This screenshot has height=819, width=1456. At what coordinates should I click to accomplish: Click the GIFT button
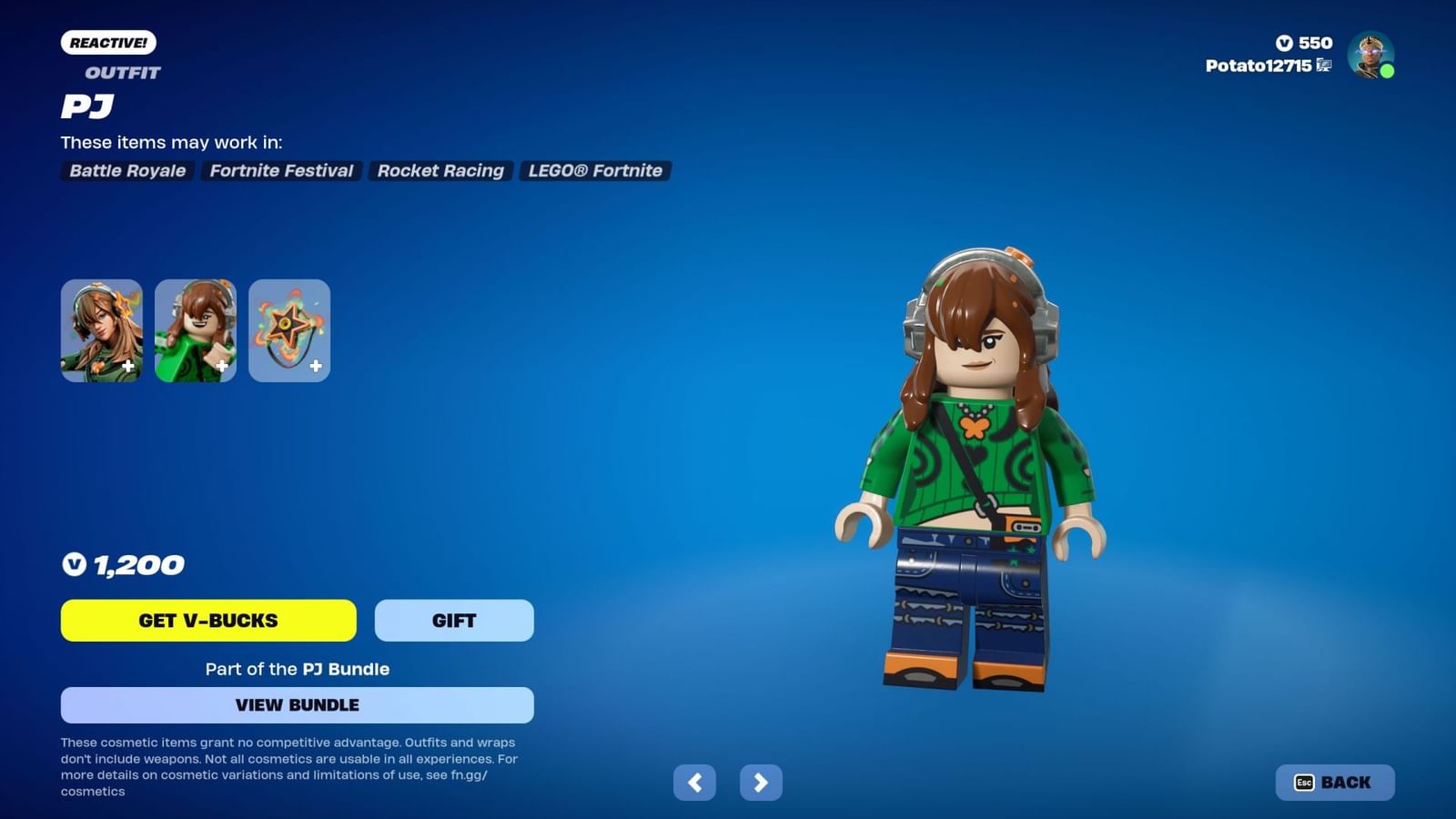(x=454, y=620)
